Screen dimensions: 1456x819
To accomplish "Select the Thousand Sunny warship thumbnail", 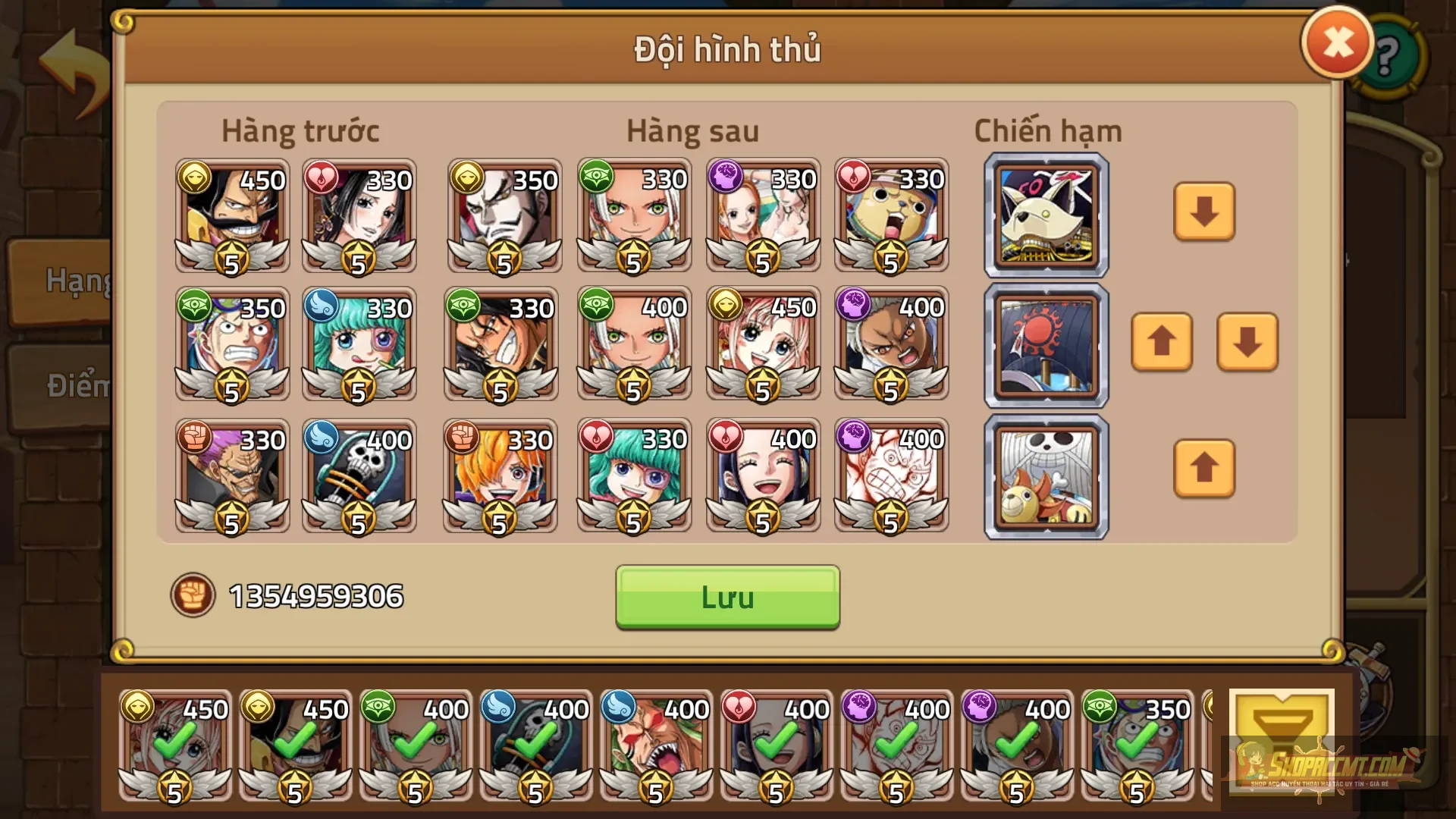I will point(1045,475).
